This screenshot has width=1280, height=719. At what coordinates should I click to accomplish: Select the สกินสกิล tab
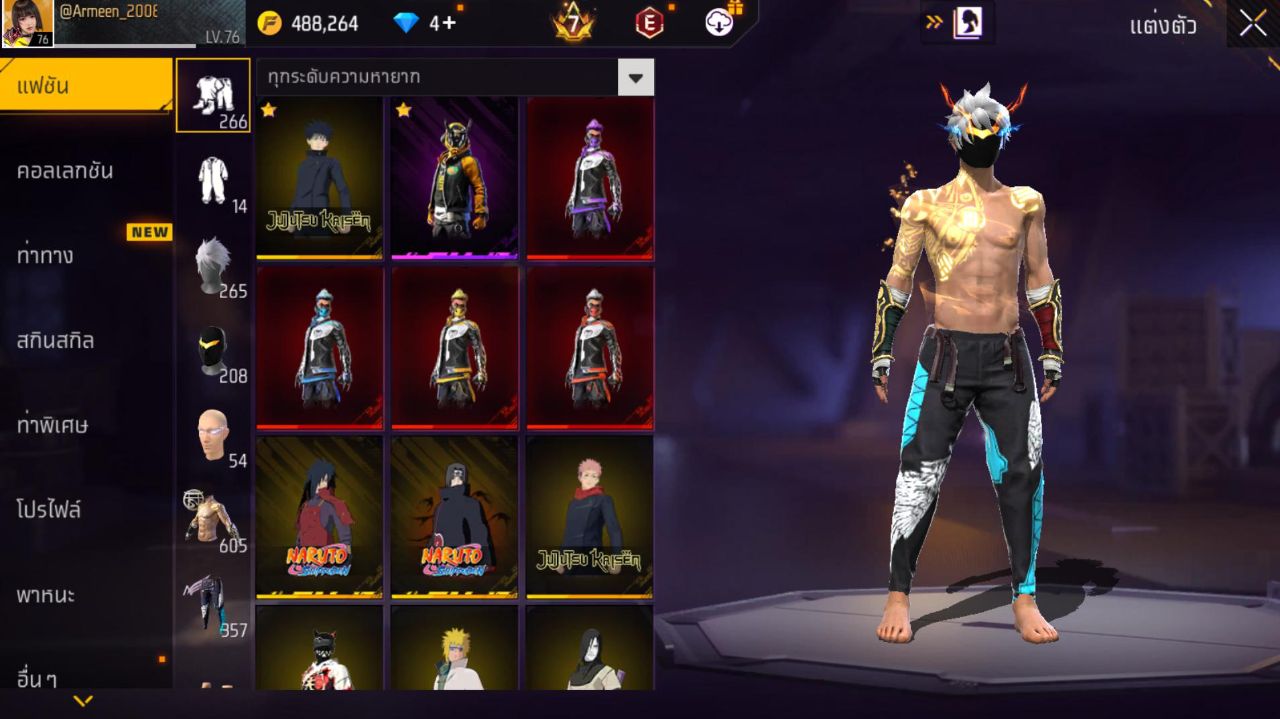pyautogui.click(x=85, y=341)
